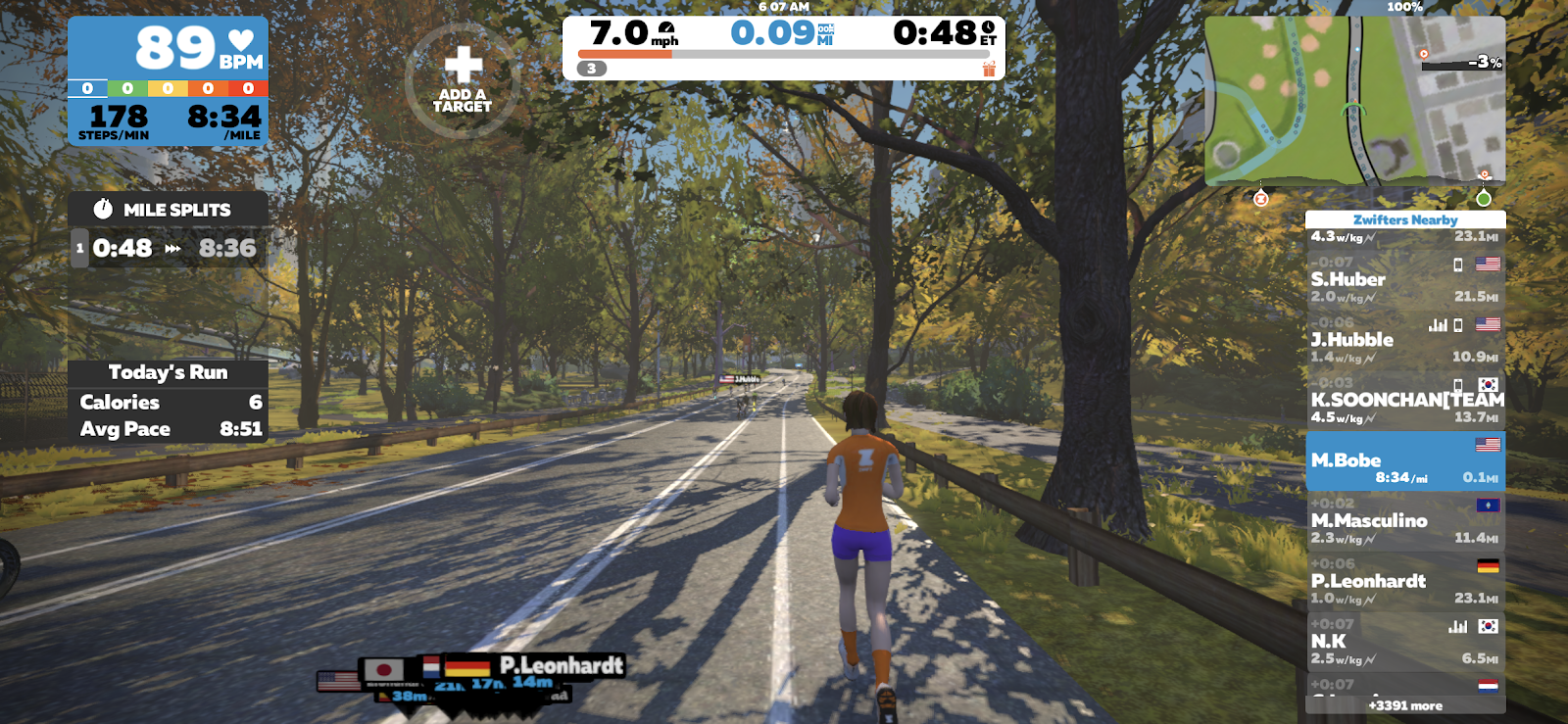Click the Add a Target button
This screenshot has height=724, width=1568.
click(x=463, y=80)
